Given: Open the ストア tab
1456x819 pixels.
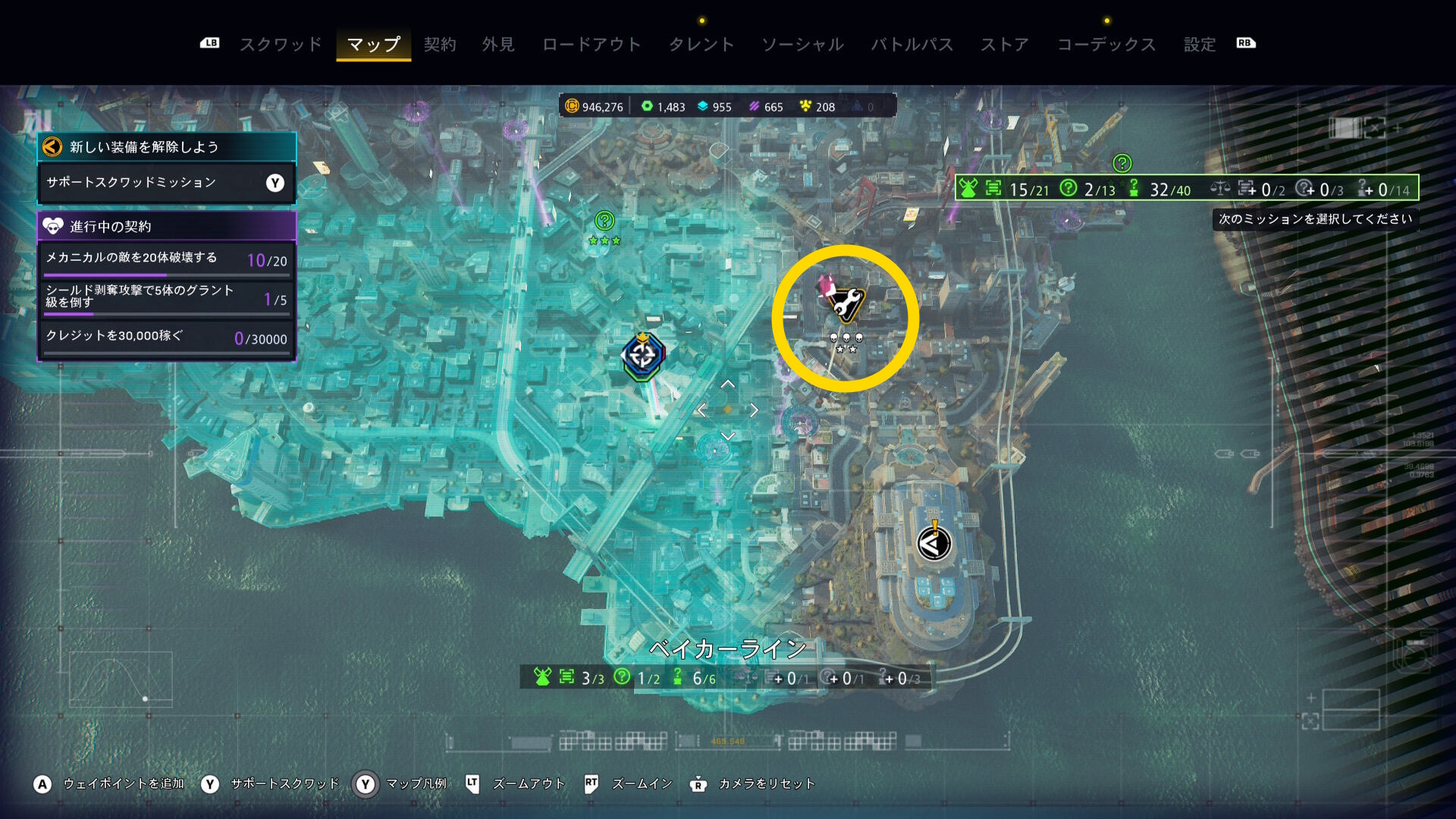Looking at the screenshot, I should point(1005,44).
